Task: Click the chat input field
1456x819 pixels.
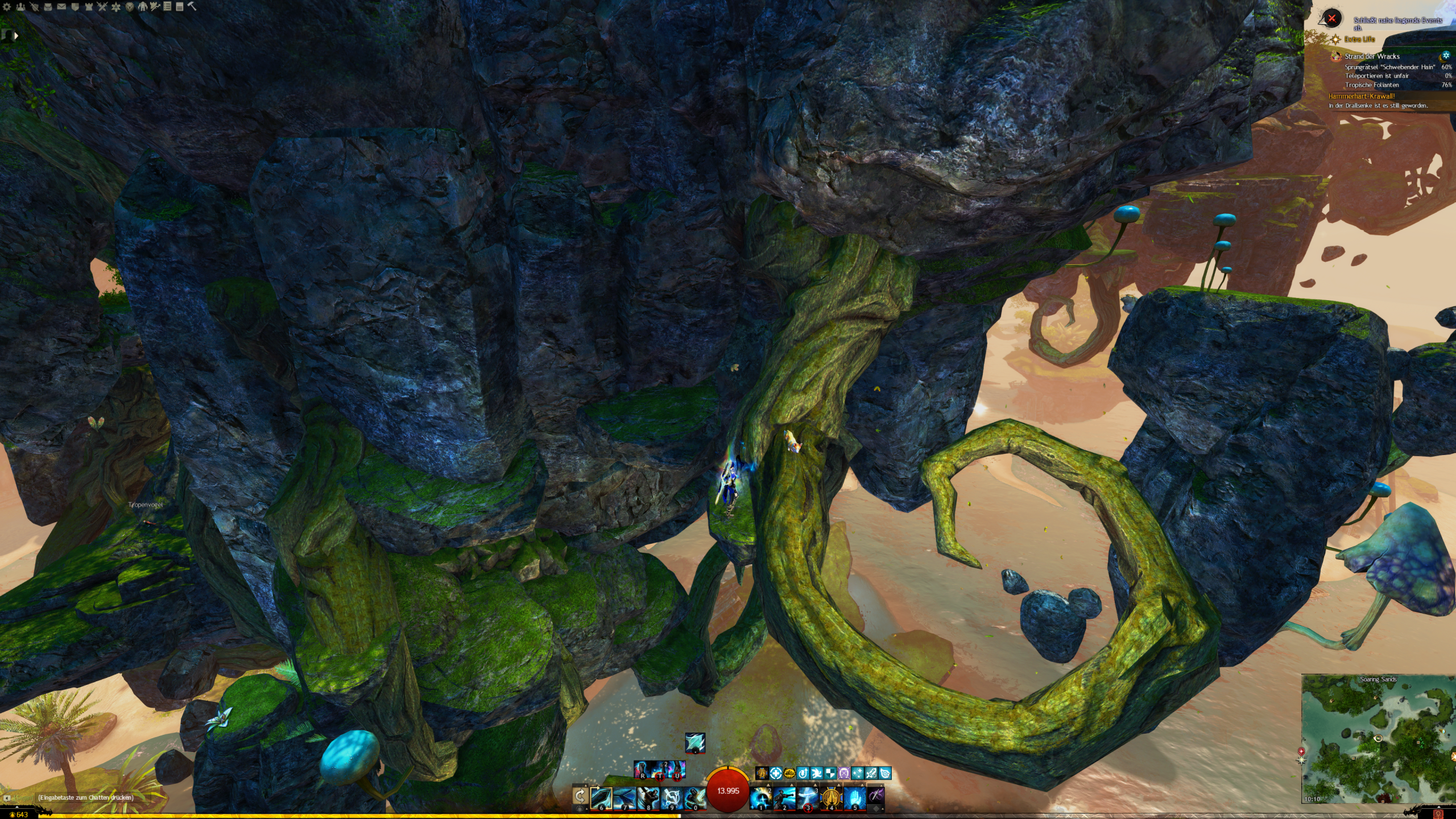Action: [85, 797]
